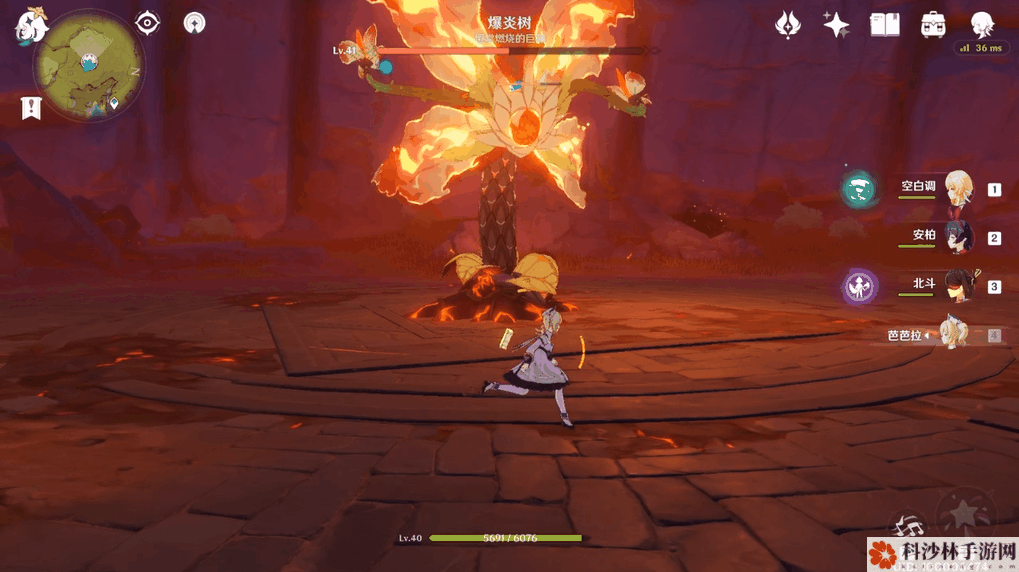This screenshot has height=572, width=1019.
Task: Open the four-pointed star wish icon
Action: pos(836,25)
